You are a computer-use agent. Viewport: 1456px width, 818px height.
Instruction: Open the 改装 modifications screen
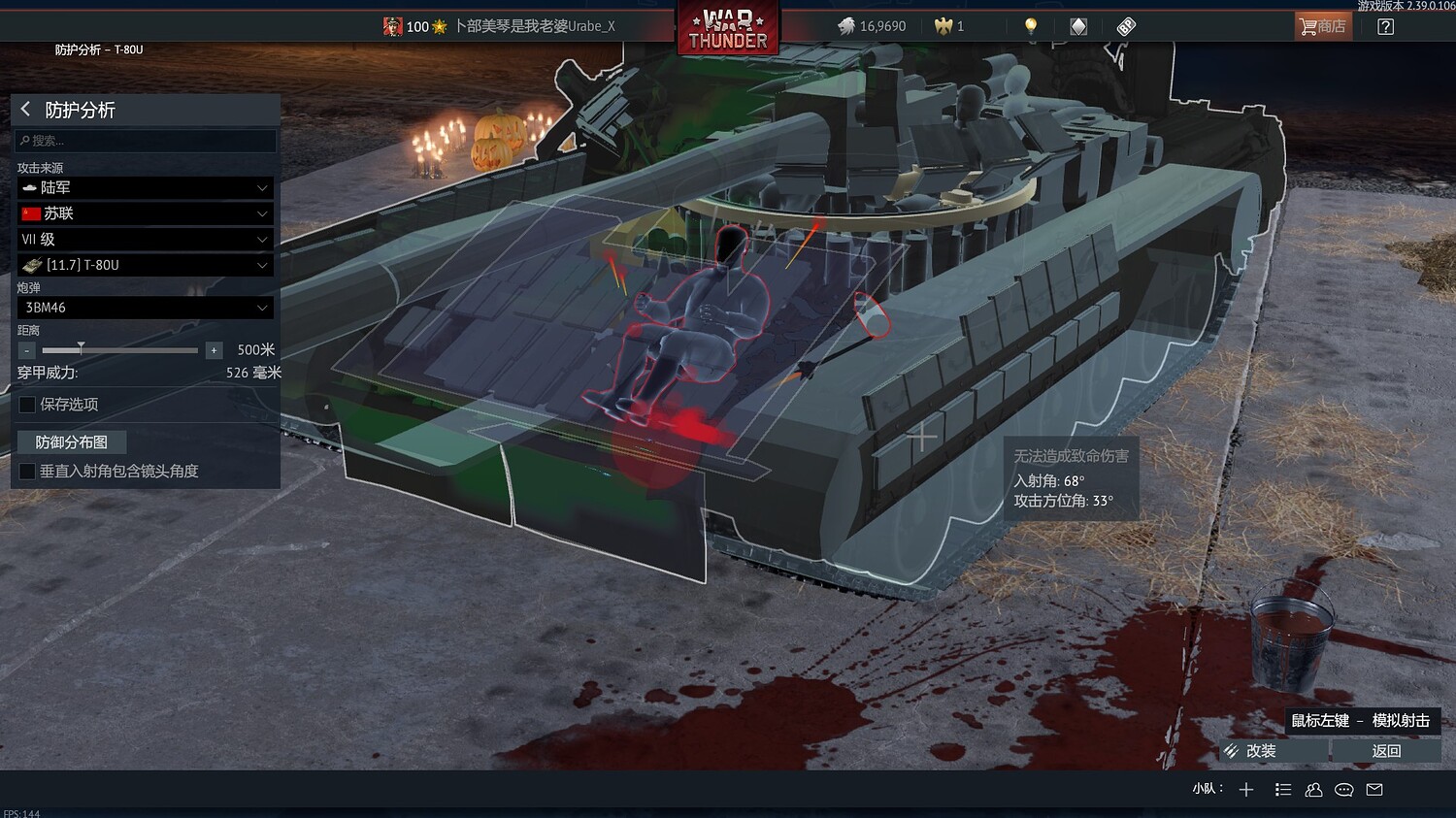1262,750
